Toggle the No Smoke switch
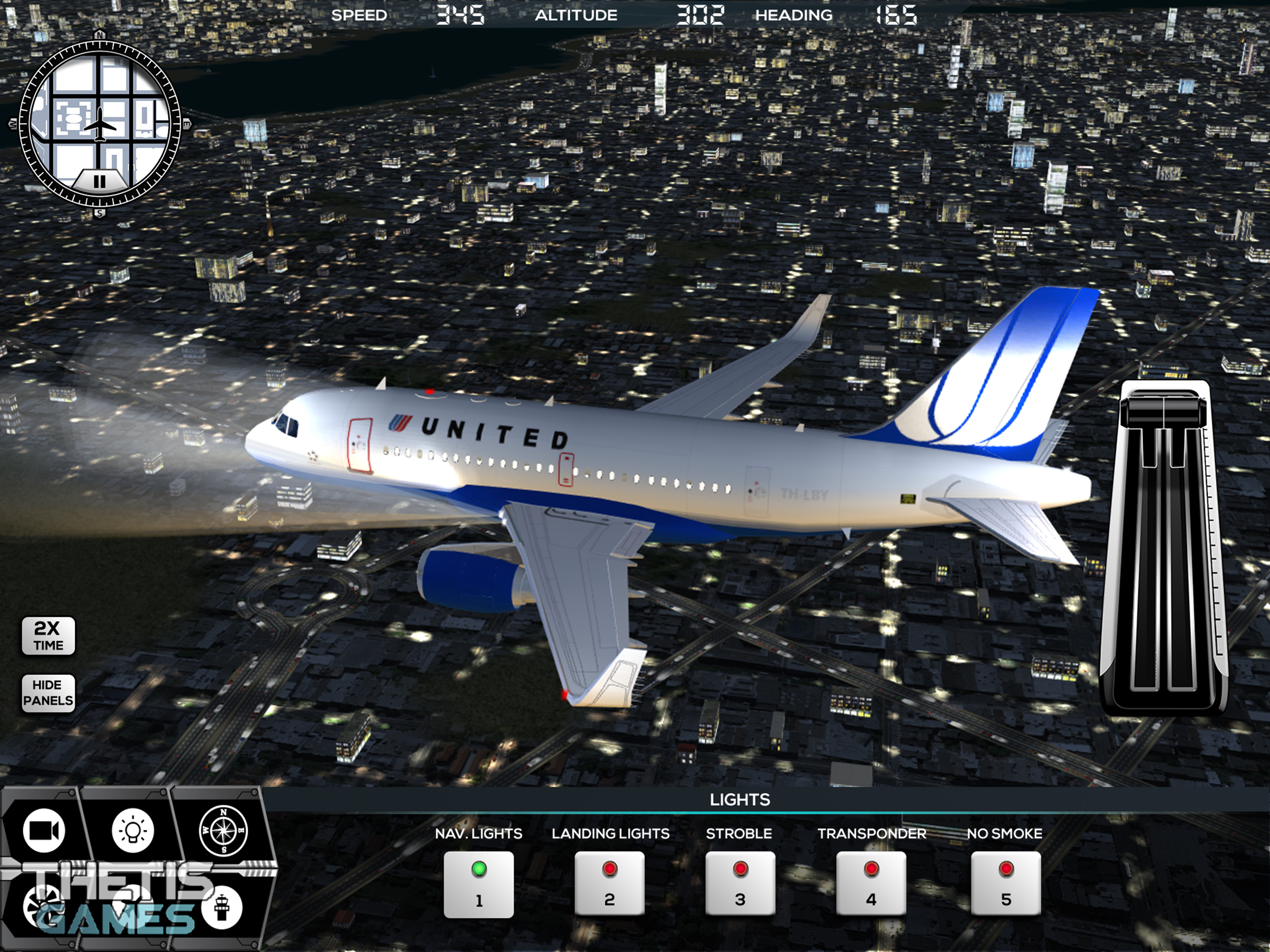 1005,884
